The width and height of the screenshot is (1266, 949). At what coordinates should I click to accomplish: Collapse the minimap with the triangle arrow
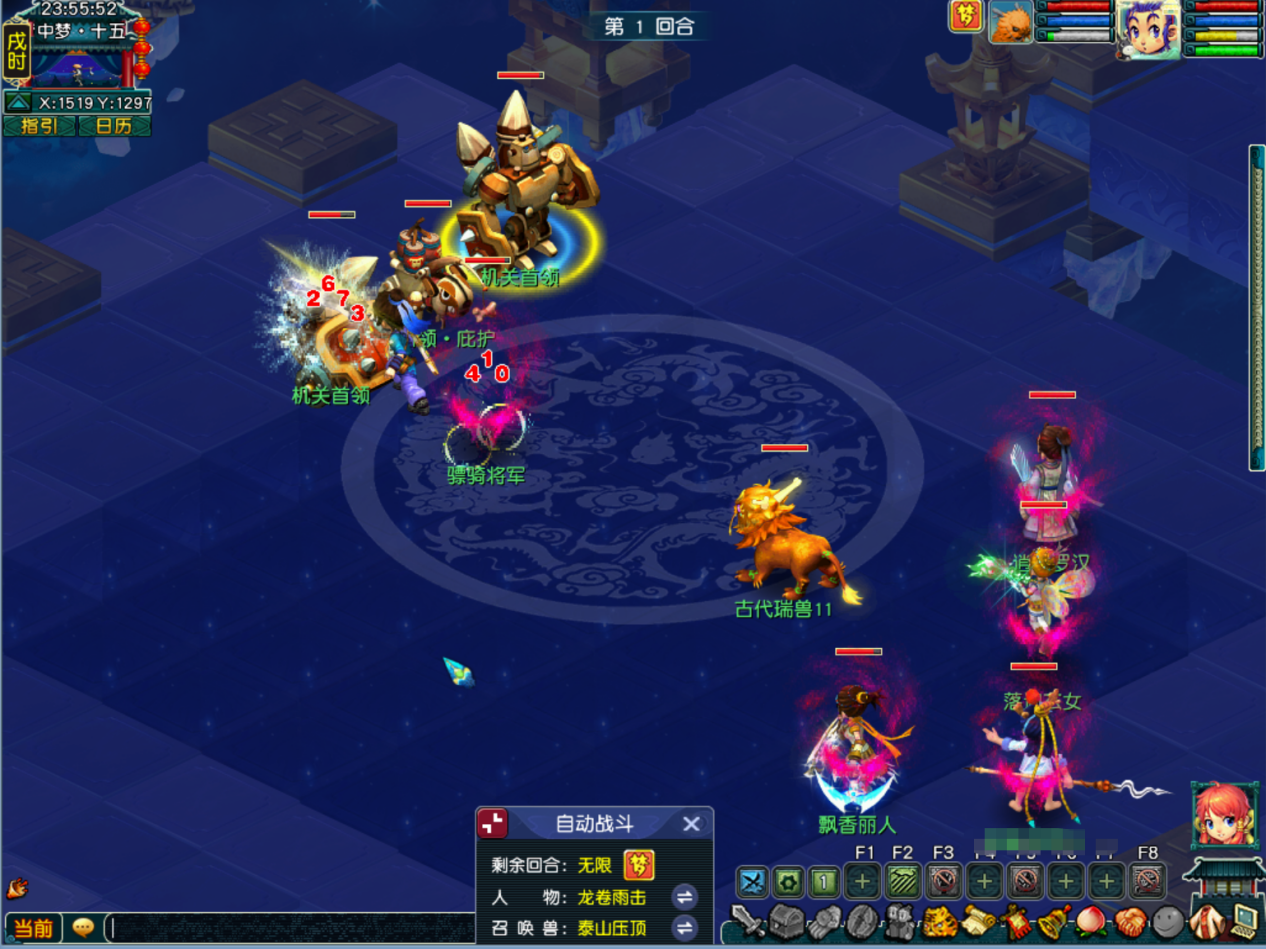tap(18, 102)
